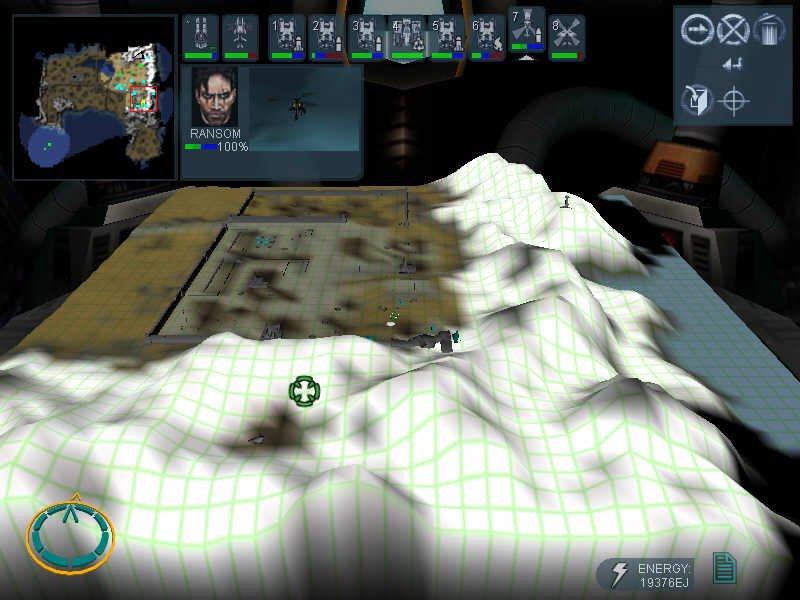Image resolution: width=800 pixels, height=600 pixels.
Task: Select the double-arrow return command
Action: [732, 66]
